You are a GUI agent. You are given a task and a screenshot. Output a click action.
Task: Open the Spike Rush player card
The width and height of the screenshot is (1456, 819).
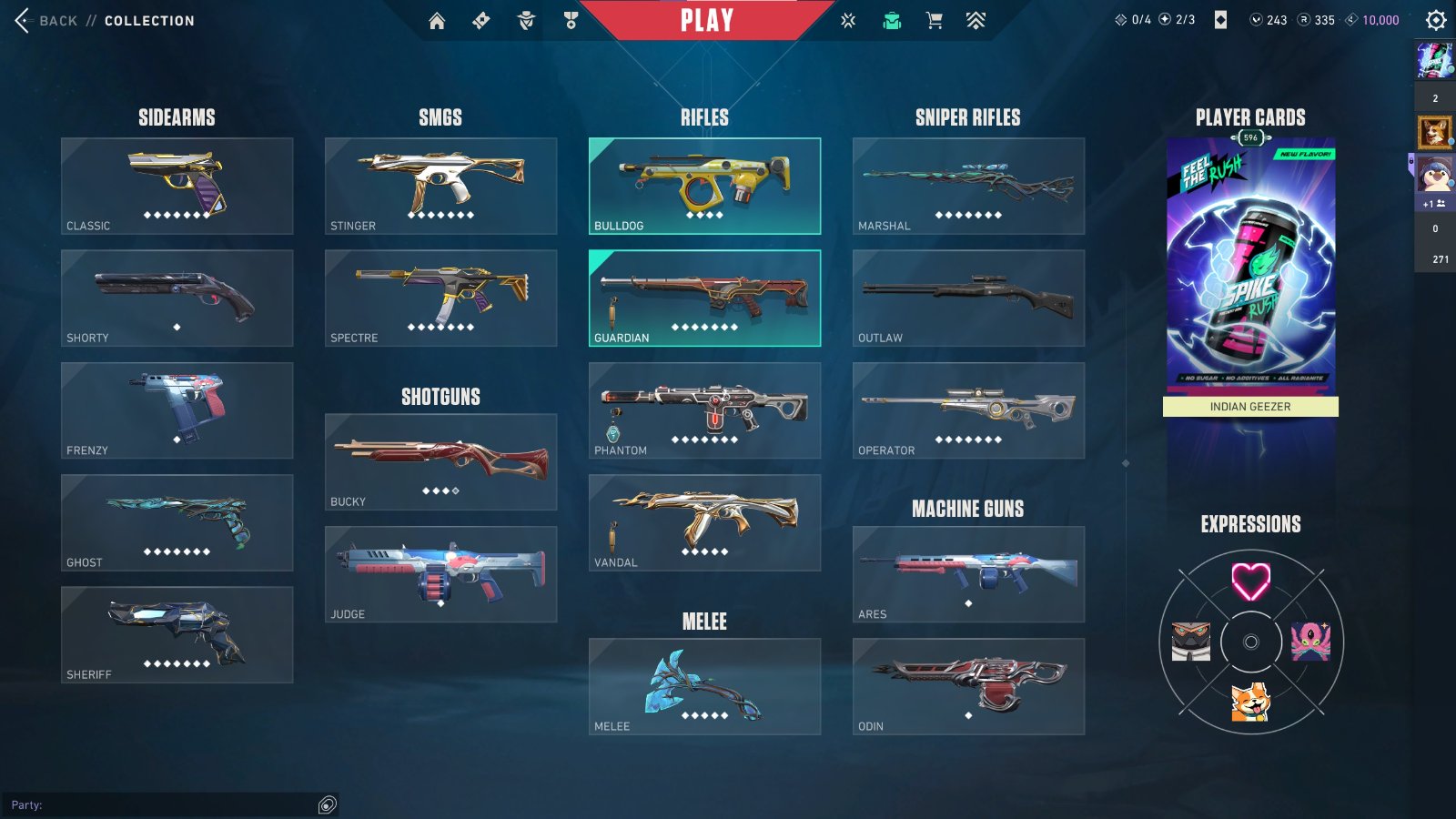click(1250, 264)
